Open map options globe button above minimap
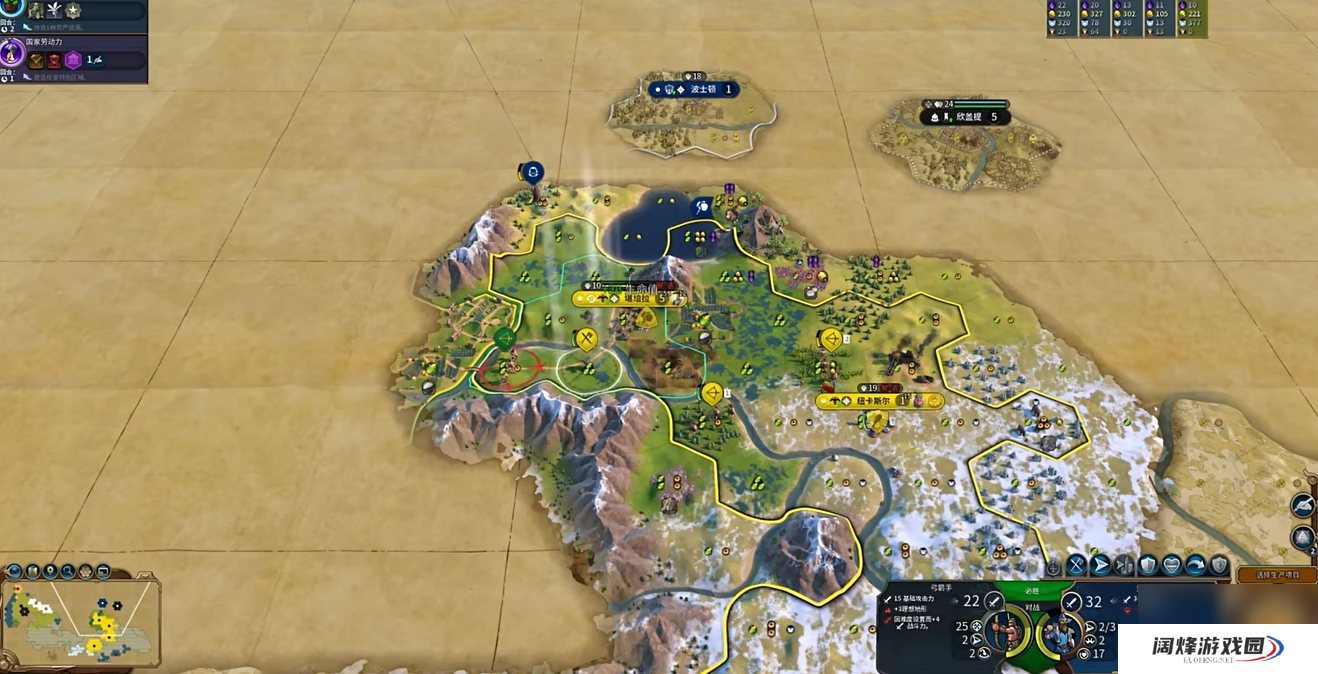This screenshot has height=674, width=1318. (x=14, y=572)
